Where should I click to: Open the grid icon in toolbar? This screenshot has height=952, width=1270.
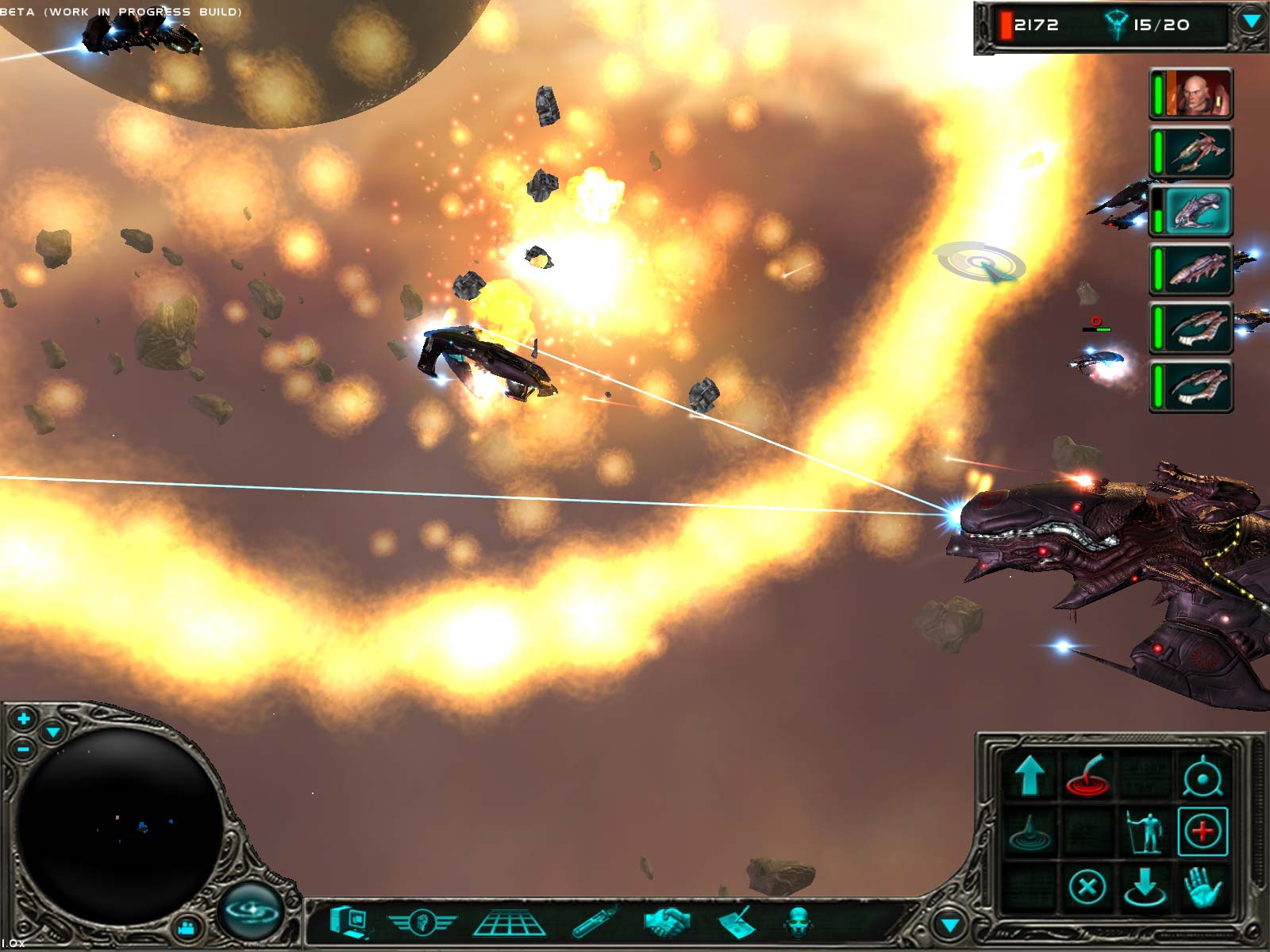509,923
